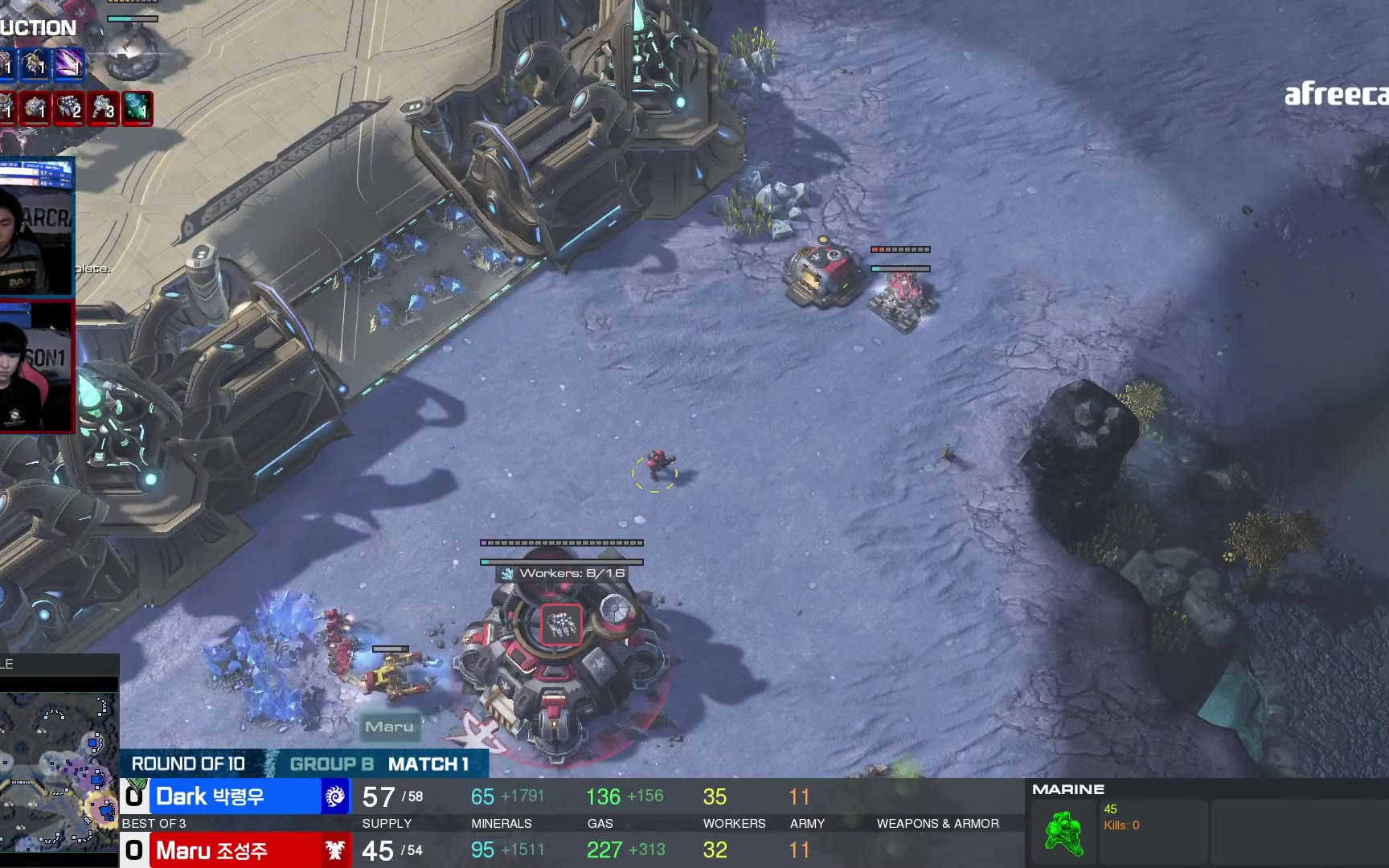Click the purple slash upgrade production icon
This screenshot has width=1389, height=868.
point(68,63)
